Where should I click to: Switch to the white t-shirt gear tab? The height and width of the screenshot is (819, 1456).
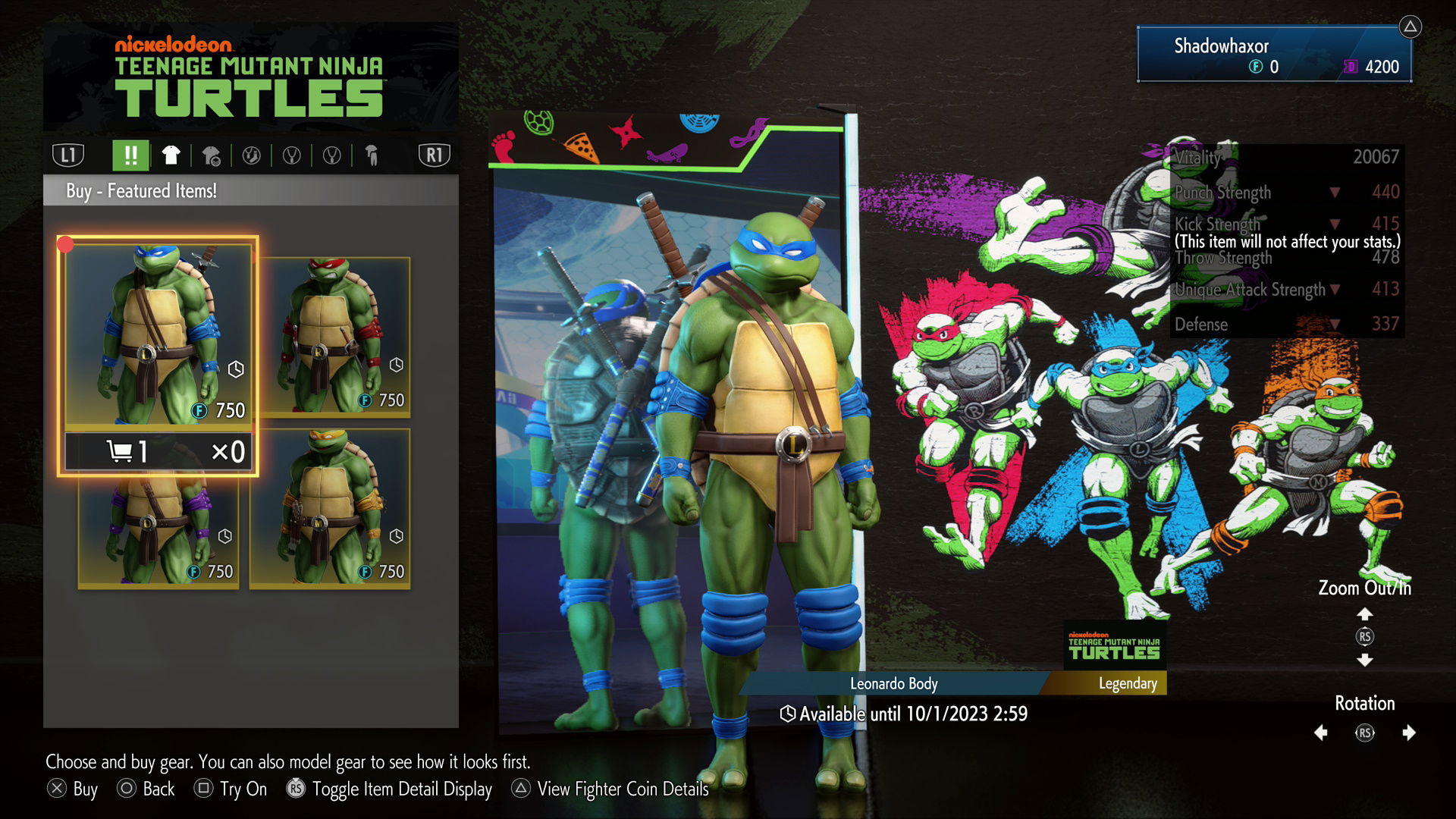click(x=171, y=155)
